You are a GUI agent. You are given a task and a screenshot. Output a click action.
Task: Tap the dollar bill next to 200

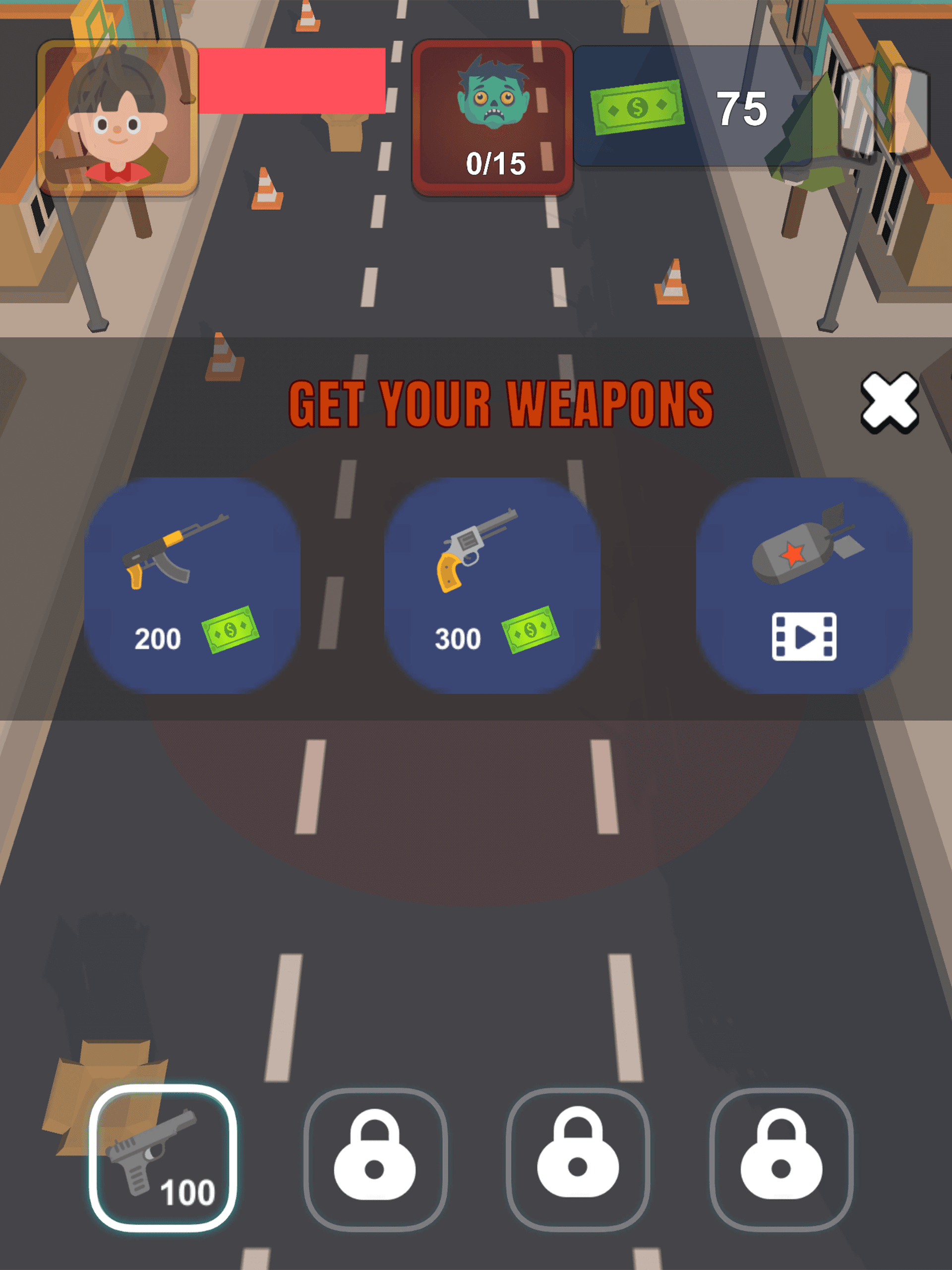click(x=232, y=630)
